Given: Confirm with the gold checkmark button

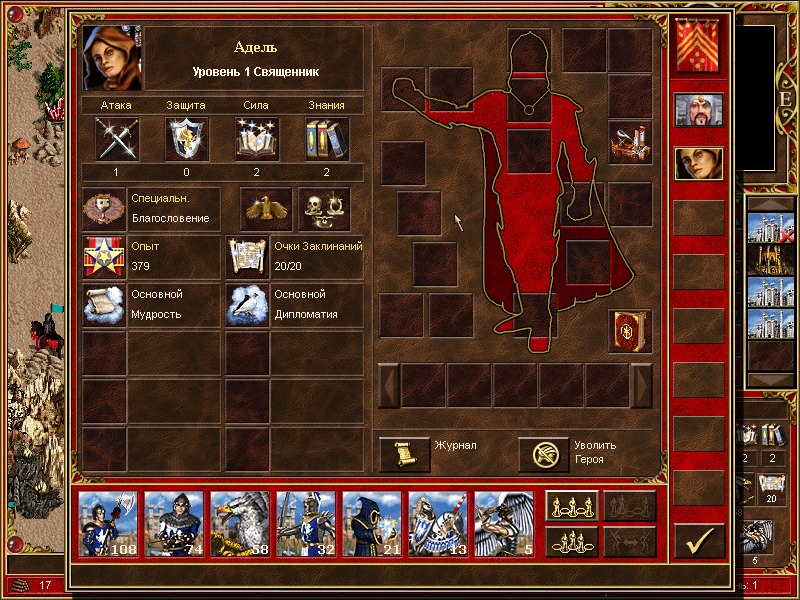Looking at the screenshot, I should [699, 540].
